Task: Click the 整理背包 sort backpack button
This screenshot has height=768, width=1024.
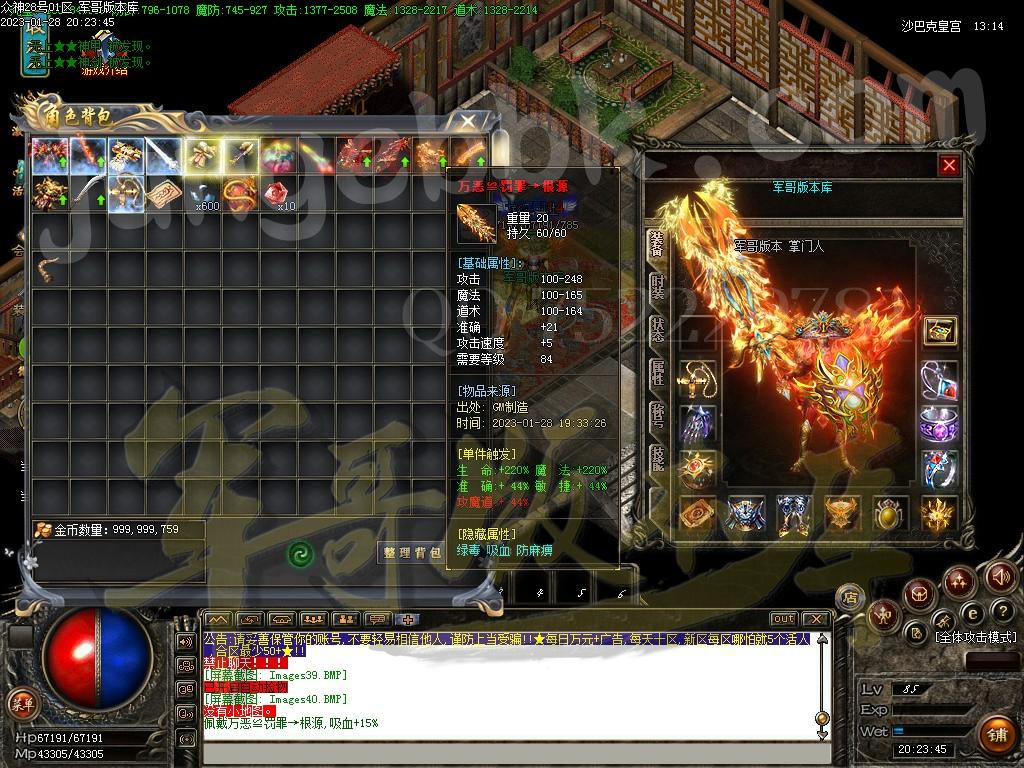Action: click(x=410, y=552)
